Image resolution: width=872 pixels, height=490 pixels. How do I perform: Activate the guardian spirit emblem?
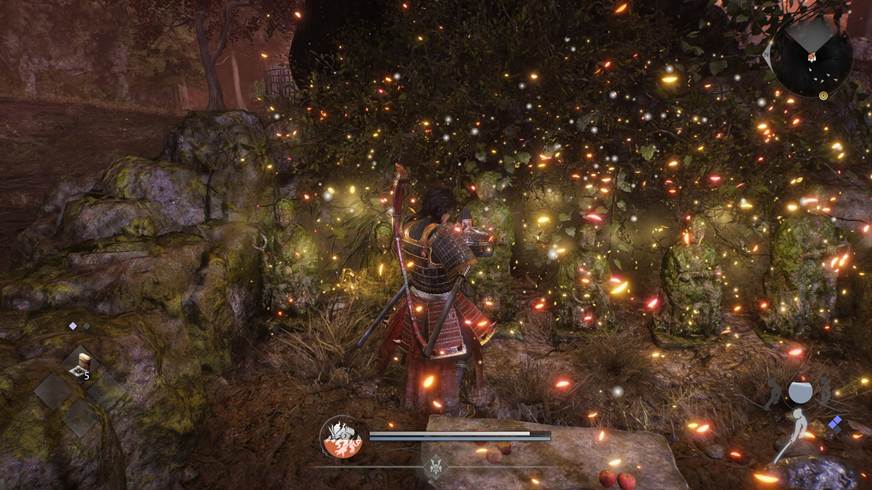click(x=343, y=437)
